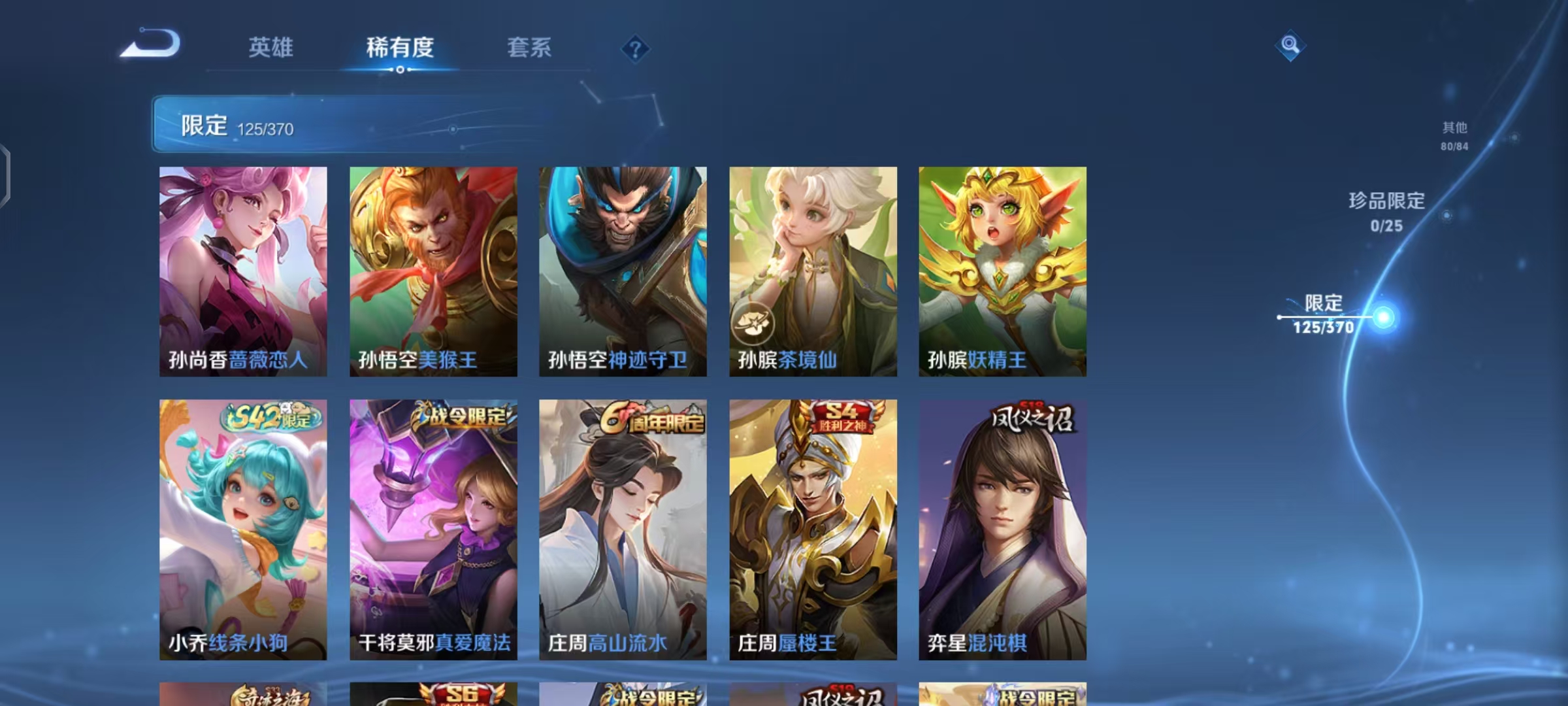Open the 其他 80/84 category on the right
This screenshot has width=1568, height=706.
coord(1455,136)
